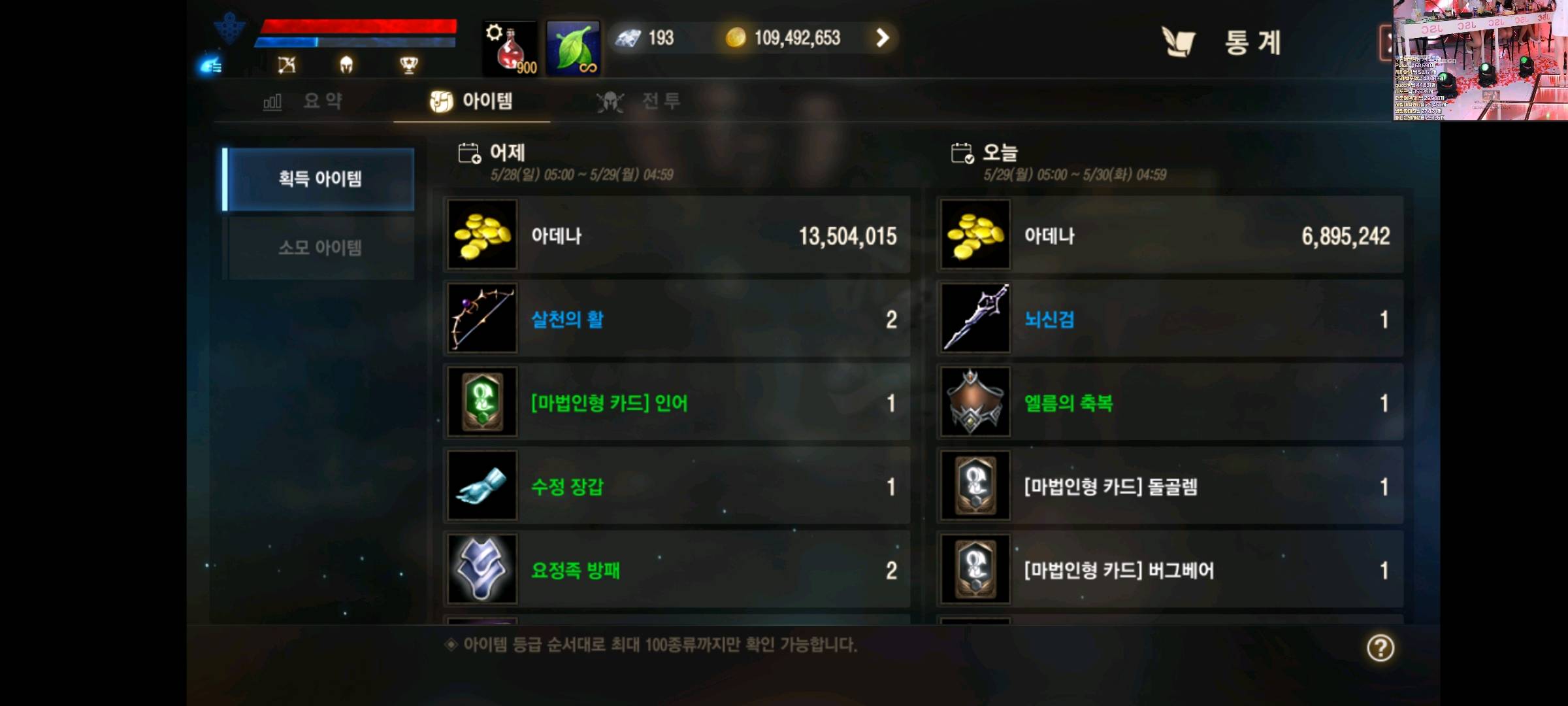Select the [마법인형 카드] 돌골렘 card icon
The width and height of the screenshot is (1568, 706).
(975, 486)
